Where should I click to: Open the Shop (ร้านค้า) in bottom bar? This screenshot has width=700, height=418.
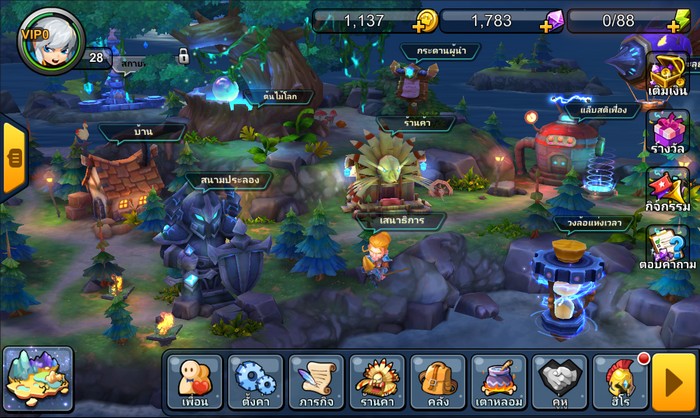377,381
